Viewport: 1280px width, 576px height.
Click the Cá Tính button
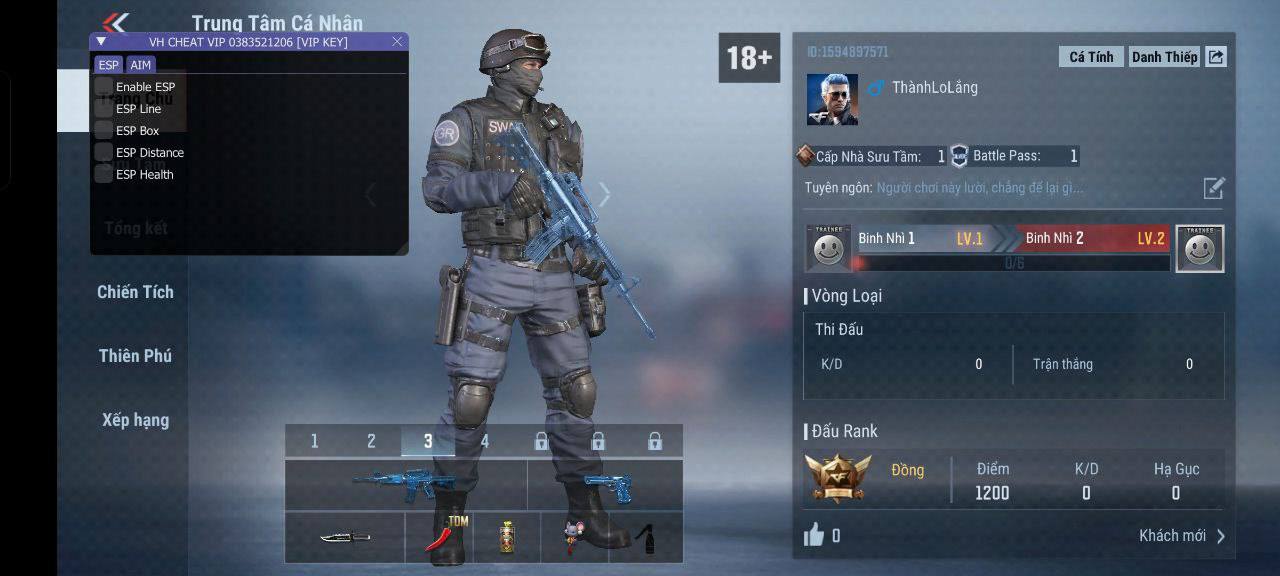pos(1091,57)
